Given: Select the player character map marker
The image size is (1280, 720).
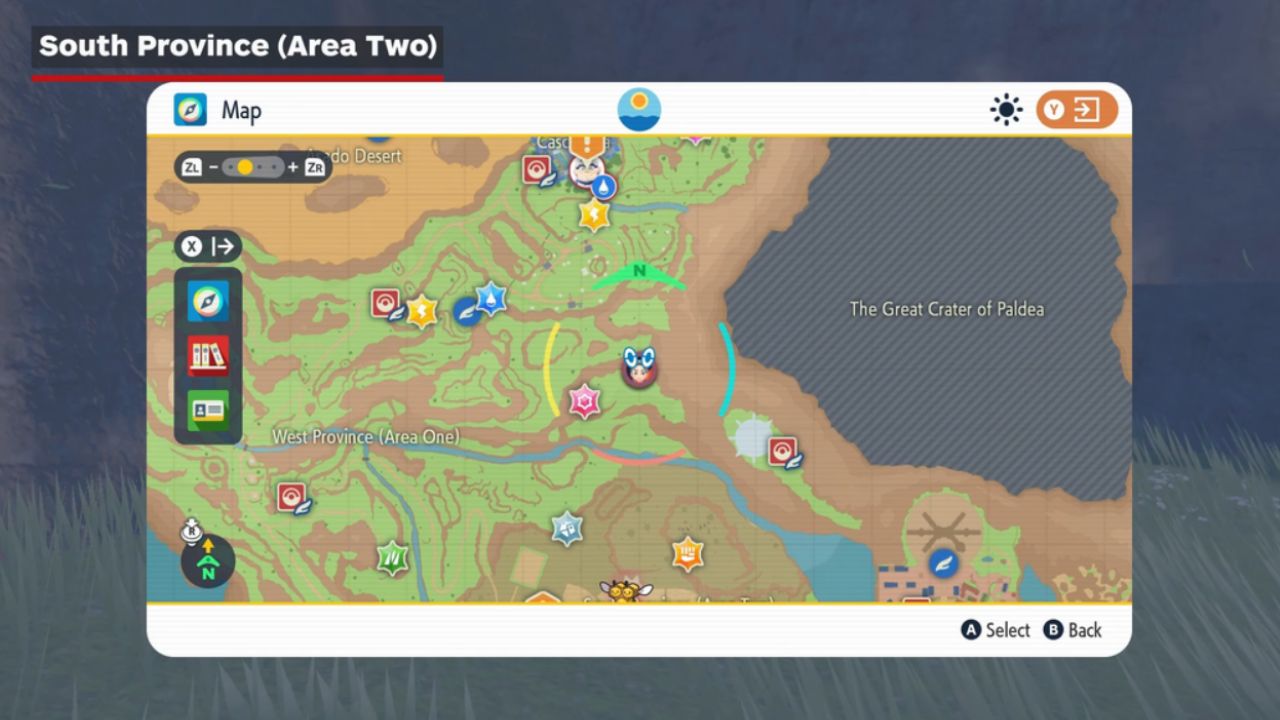Looking at the screenshot, I should point(638,367).
